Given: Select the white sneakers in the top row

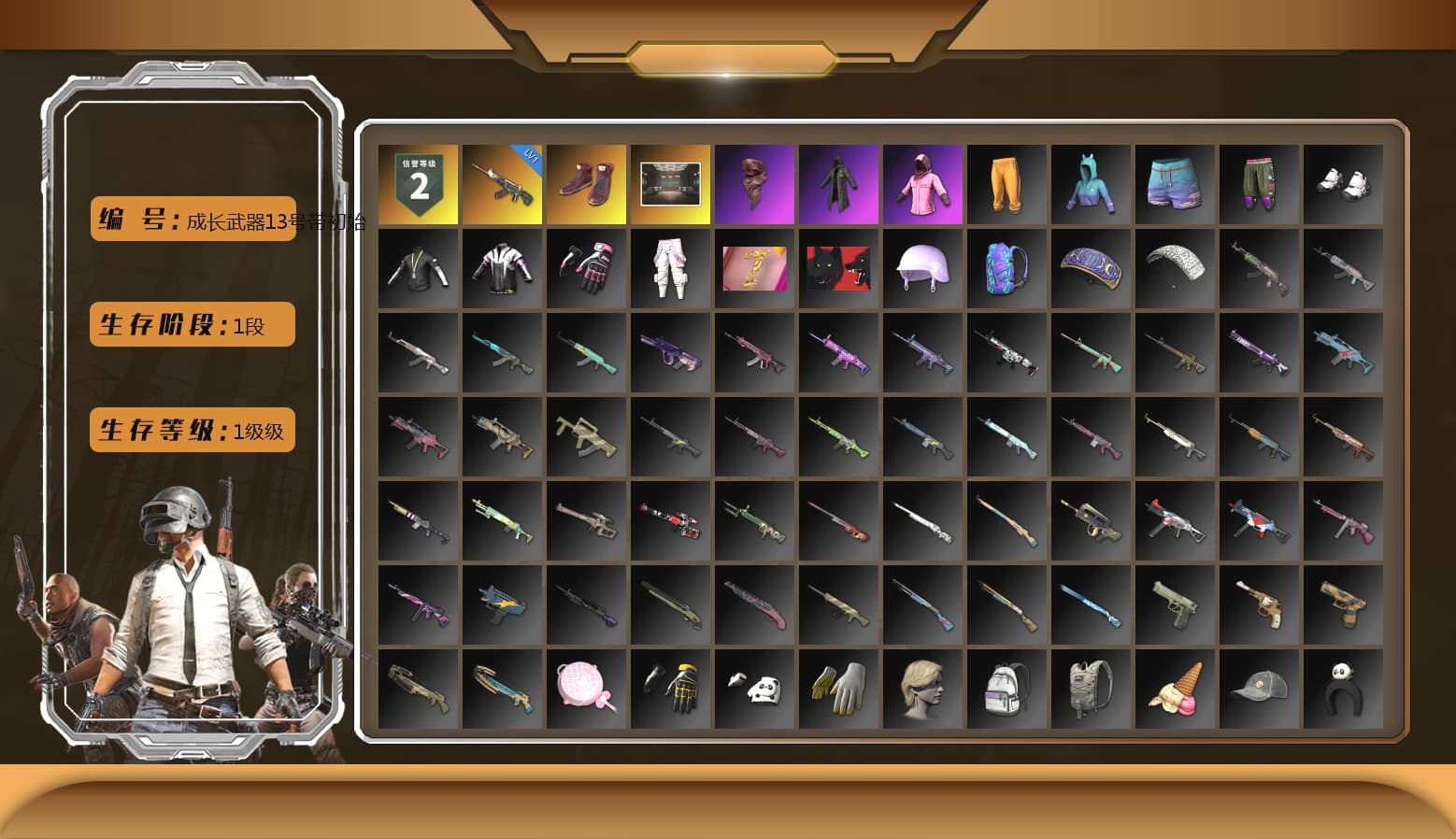Looking at the screenshot, I should 1344,184.
